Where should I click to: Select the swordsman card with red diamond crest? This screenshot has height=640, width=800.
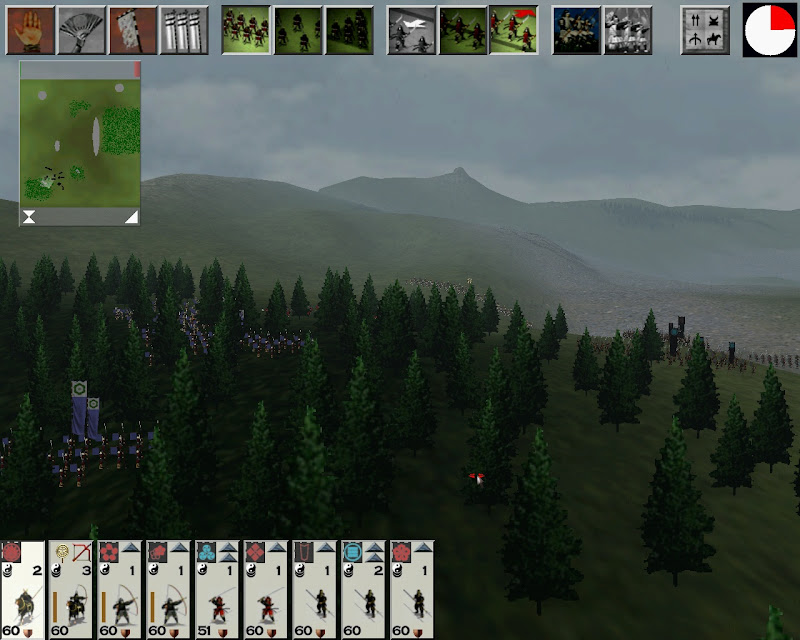[268, 590]
